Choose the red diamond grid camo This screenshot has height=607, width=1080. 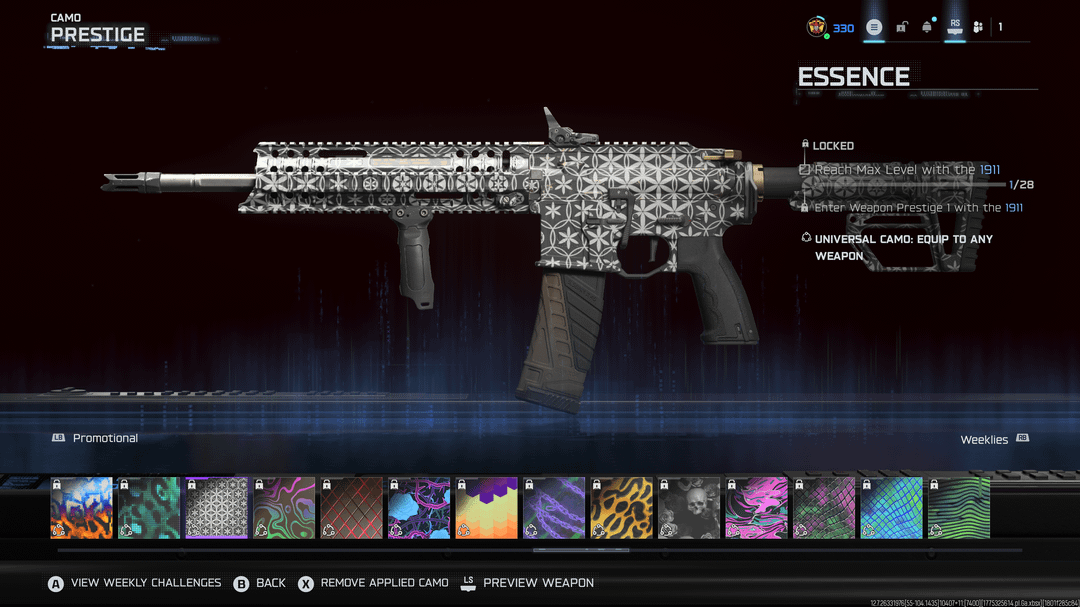point(351,508)
